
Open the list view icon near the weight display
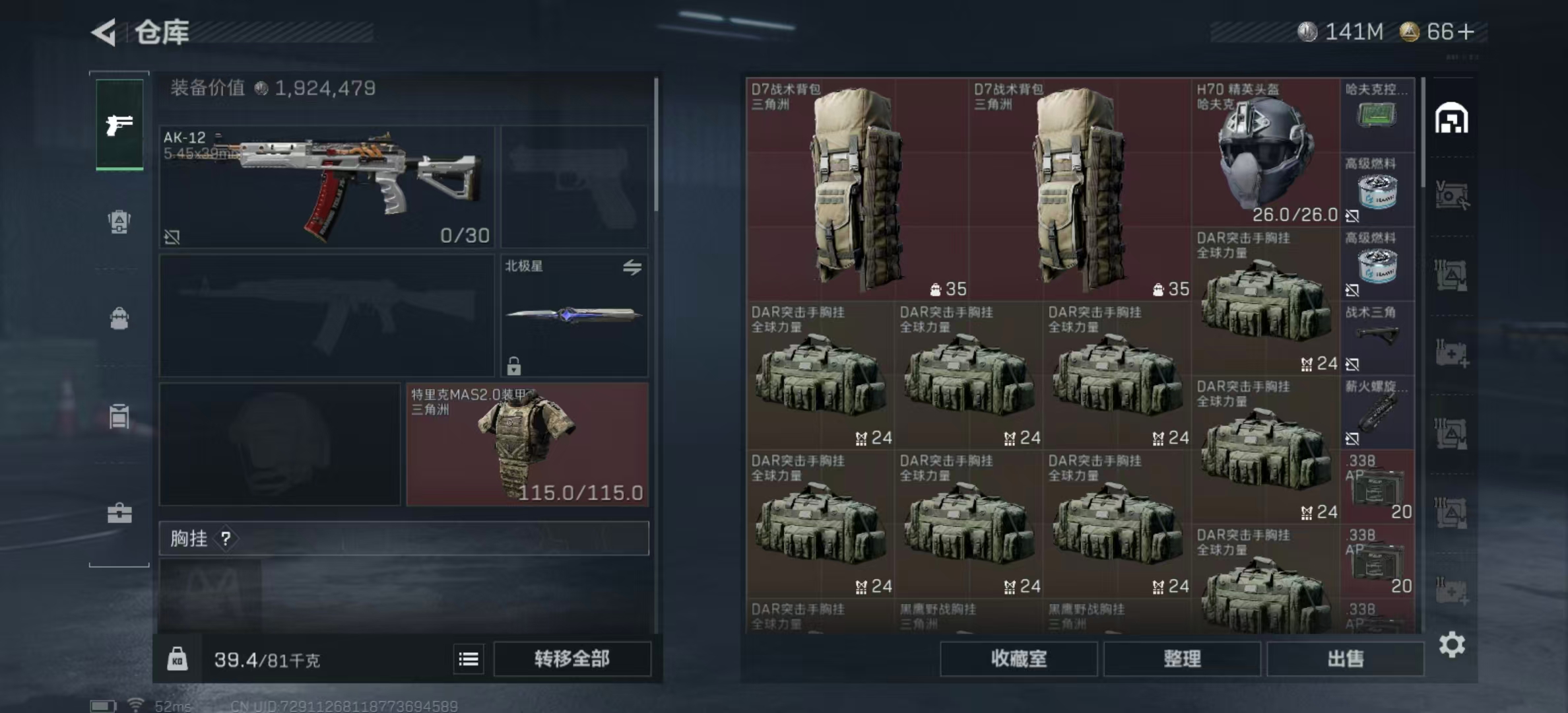coord(469,659)
